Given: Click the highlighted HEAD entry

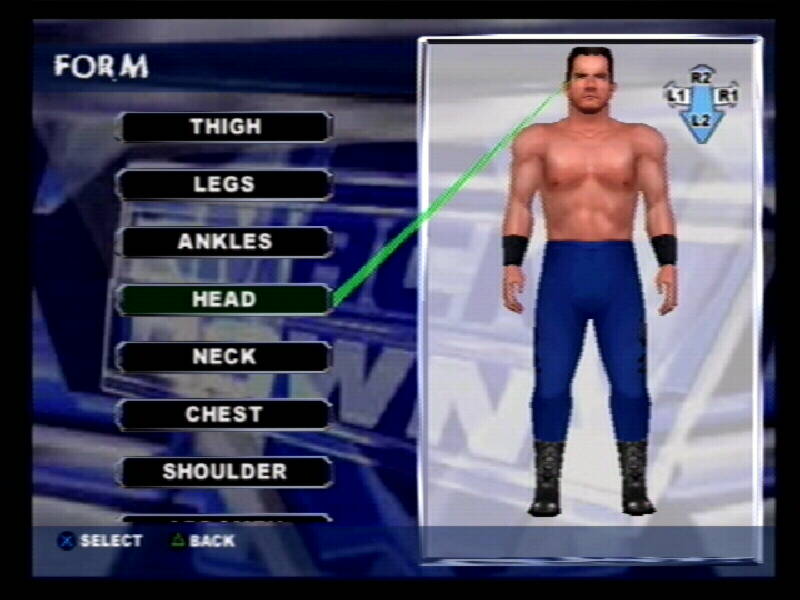Looking at the screenshot, I should pos(225,299).
